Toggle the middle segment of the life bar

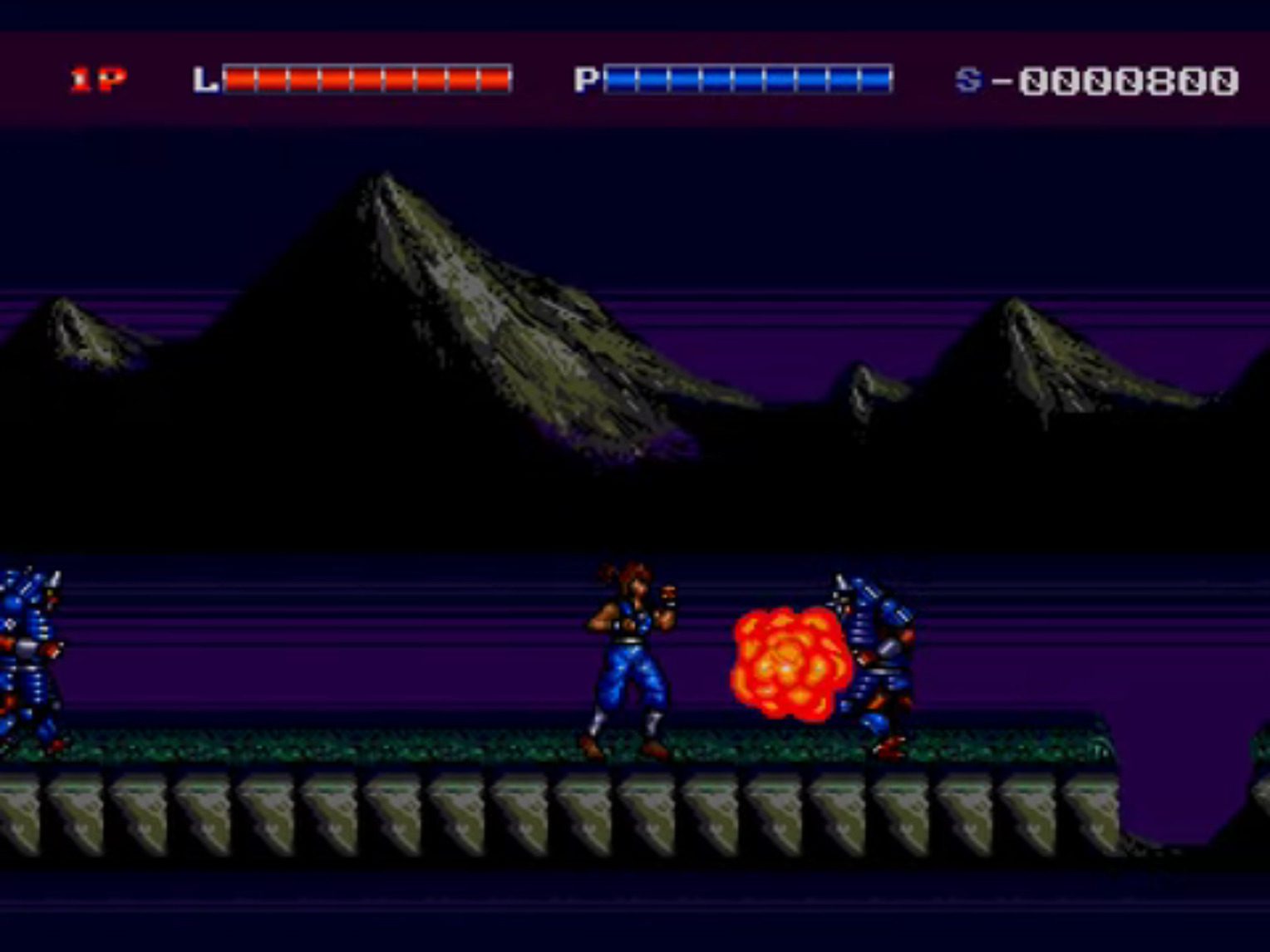pos(366,78)
